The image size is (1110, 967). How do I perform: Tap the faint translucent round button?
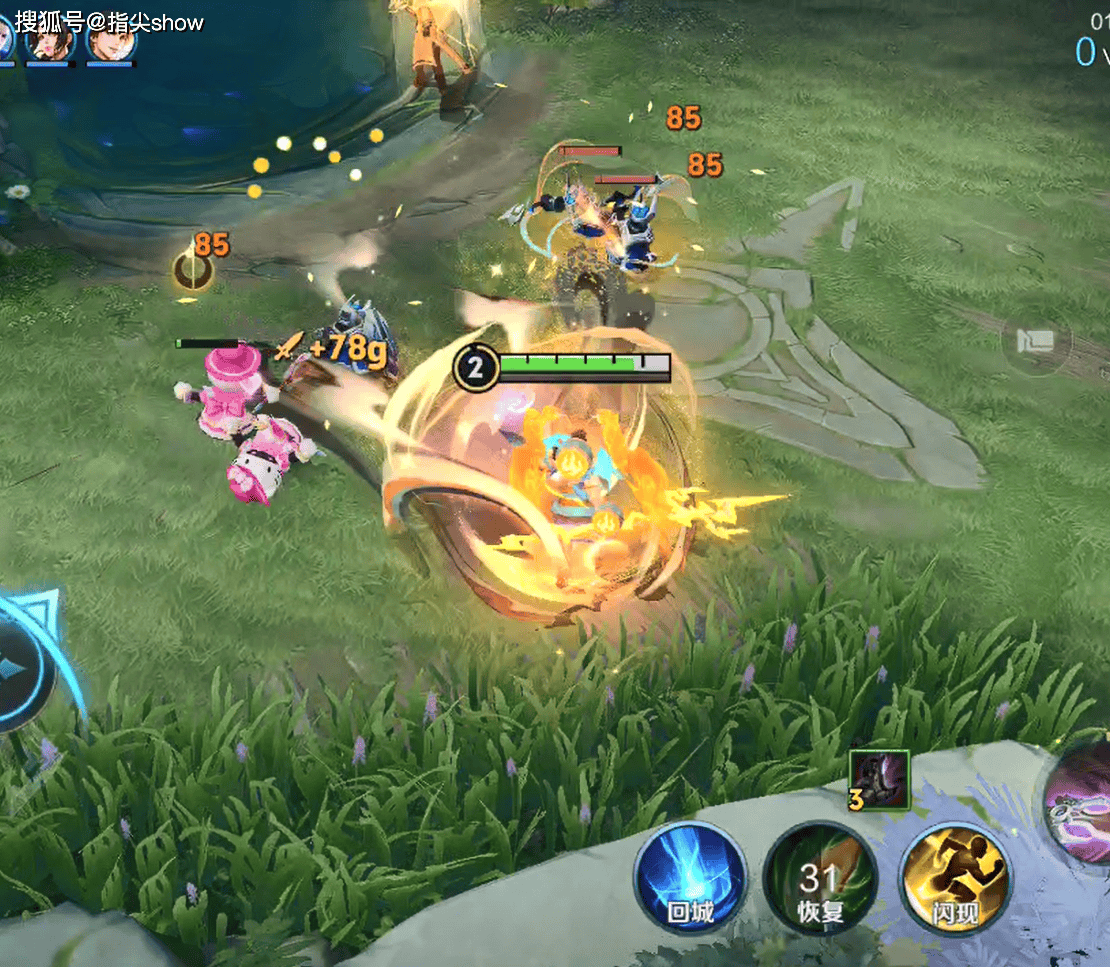coord(1036,341)
